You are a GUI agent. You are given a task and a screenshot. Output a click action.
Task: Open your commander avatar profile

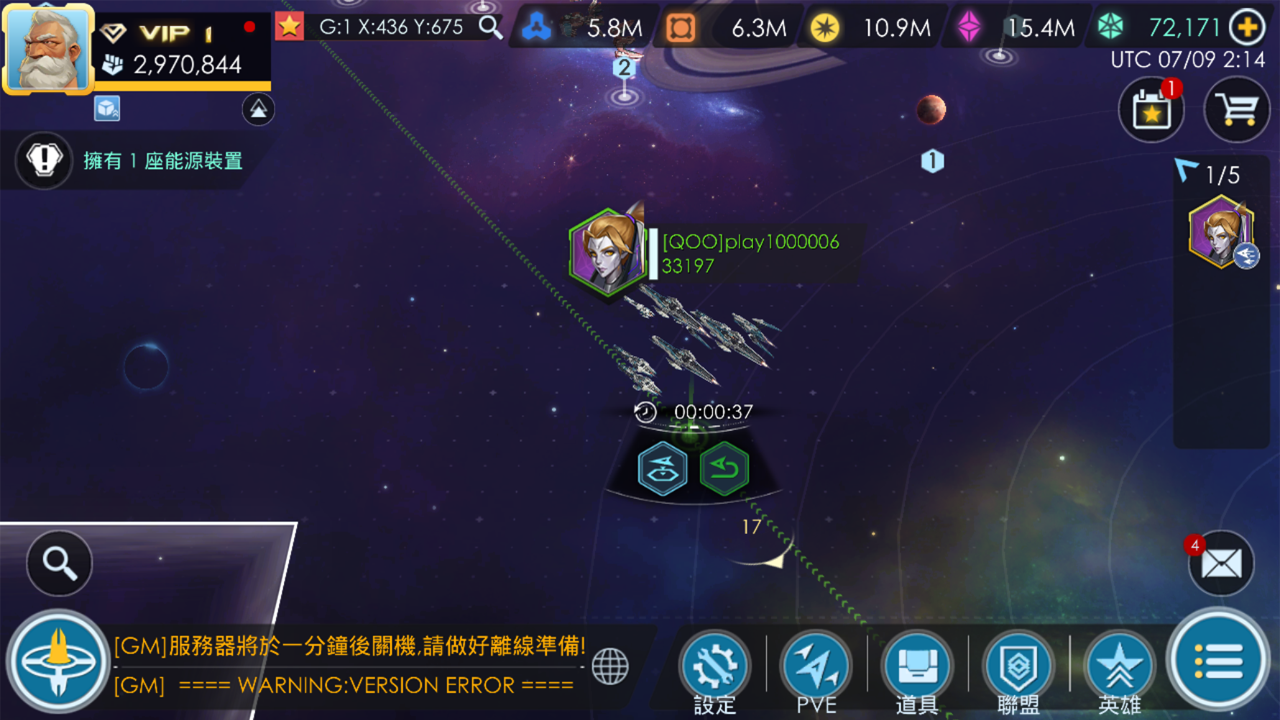48,48
